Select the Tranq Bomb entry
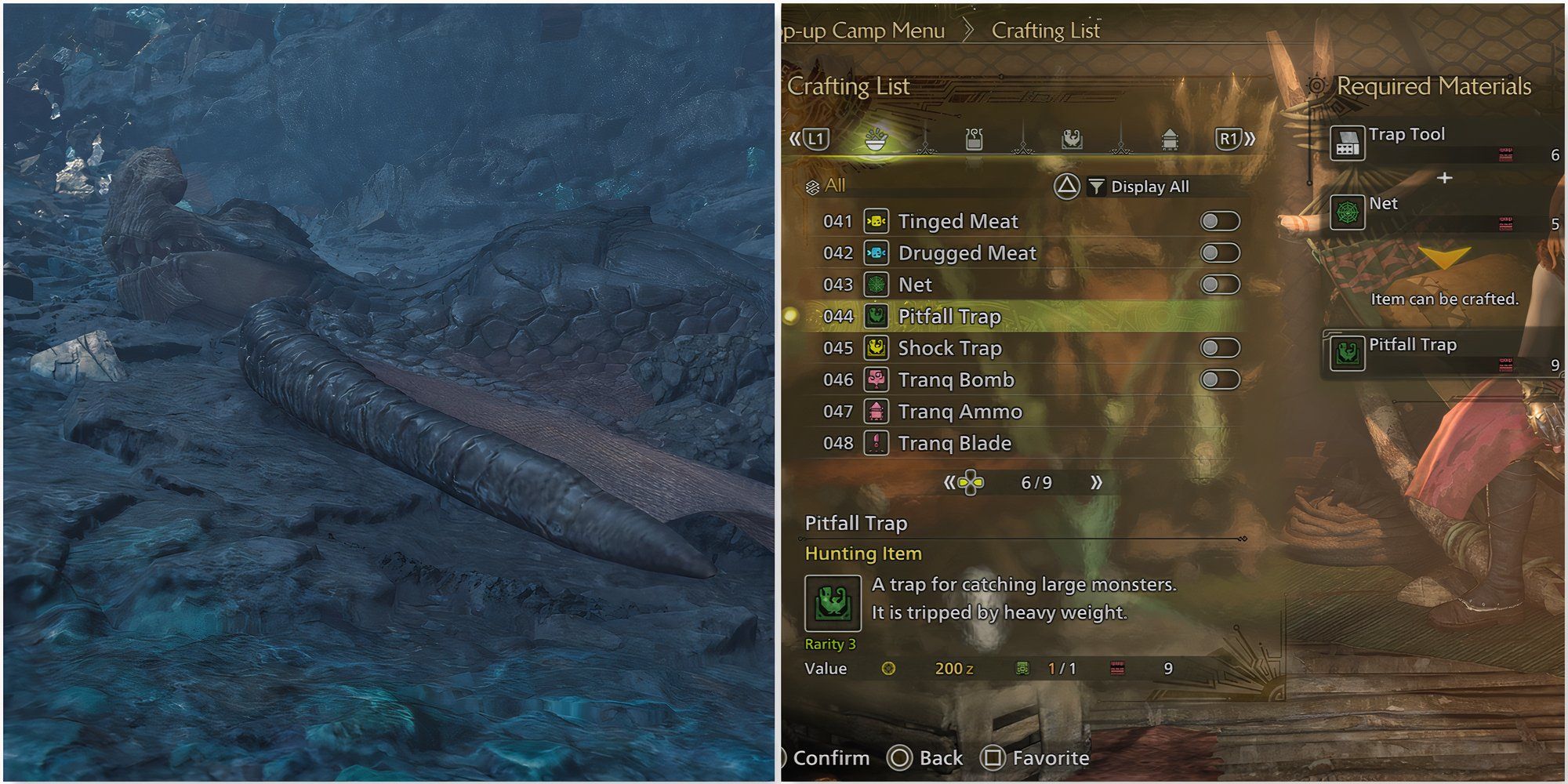The height and width of the screenshot is (784, 1568). tap(956, 380)
